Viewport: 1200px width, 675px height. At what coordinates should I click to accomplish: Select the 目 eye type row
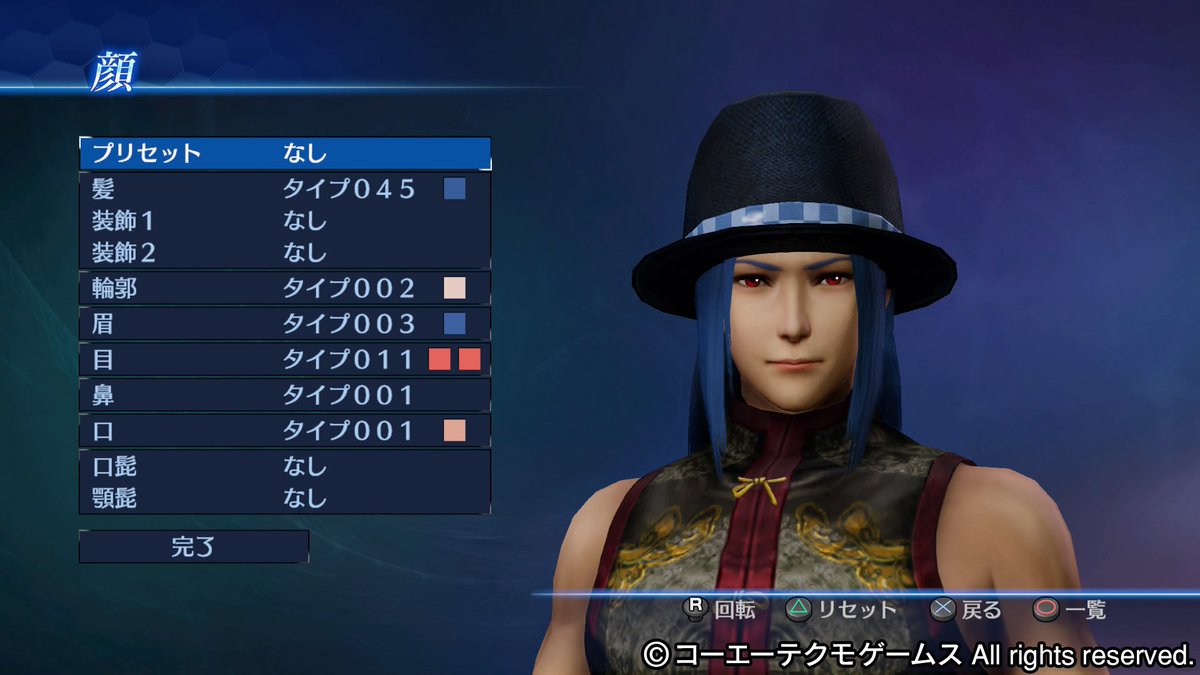285,360
